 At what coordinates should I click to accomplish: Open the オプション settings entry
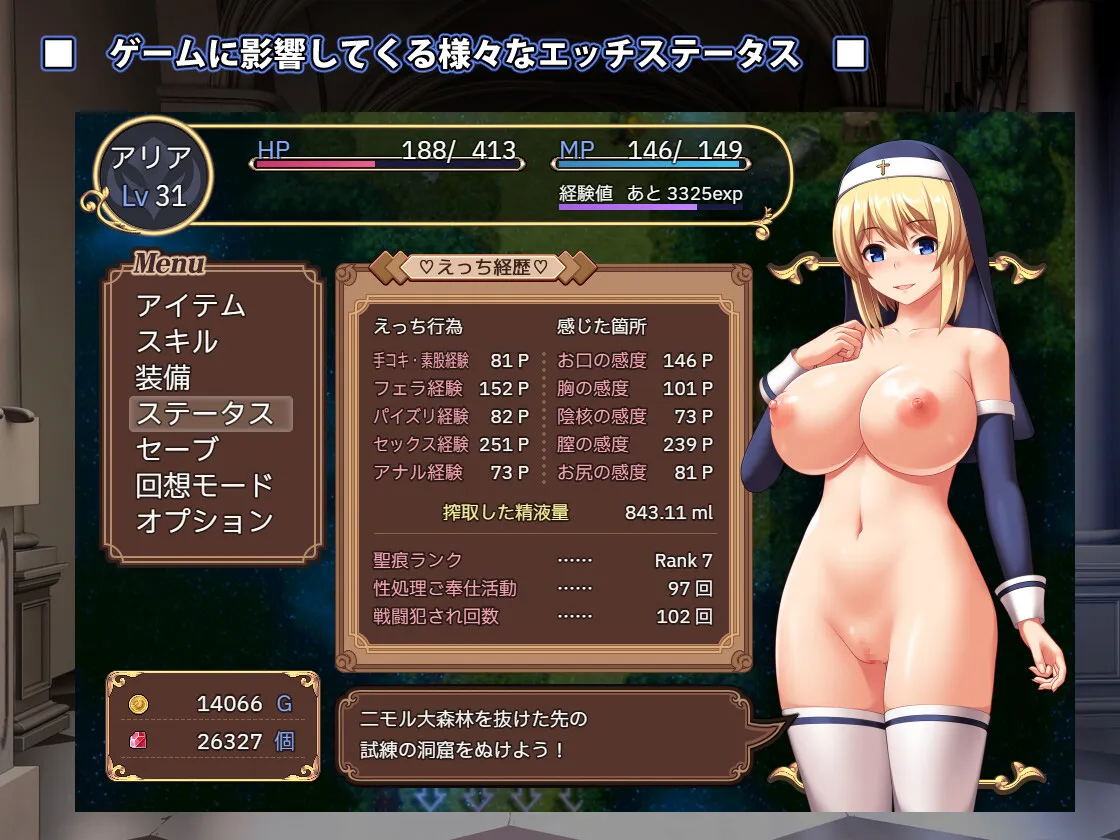[204, 521]
